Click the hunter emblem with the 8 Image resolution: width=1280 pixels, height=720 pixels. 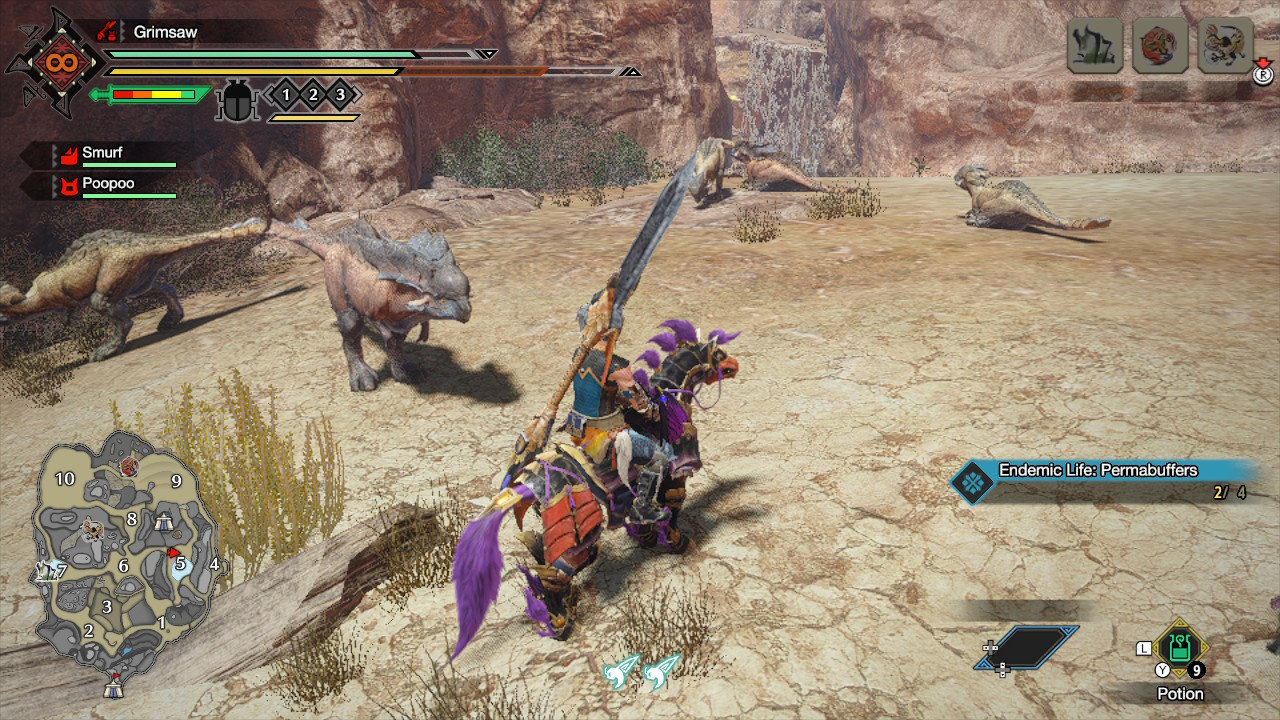click(x=58, y=63)
